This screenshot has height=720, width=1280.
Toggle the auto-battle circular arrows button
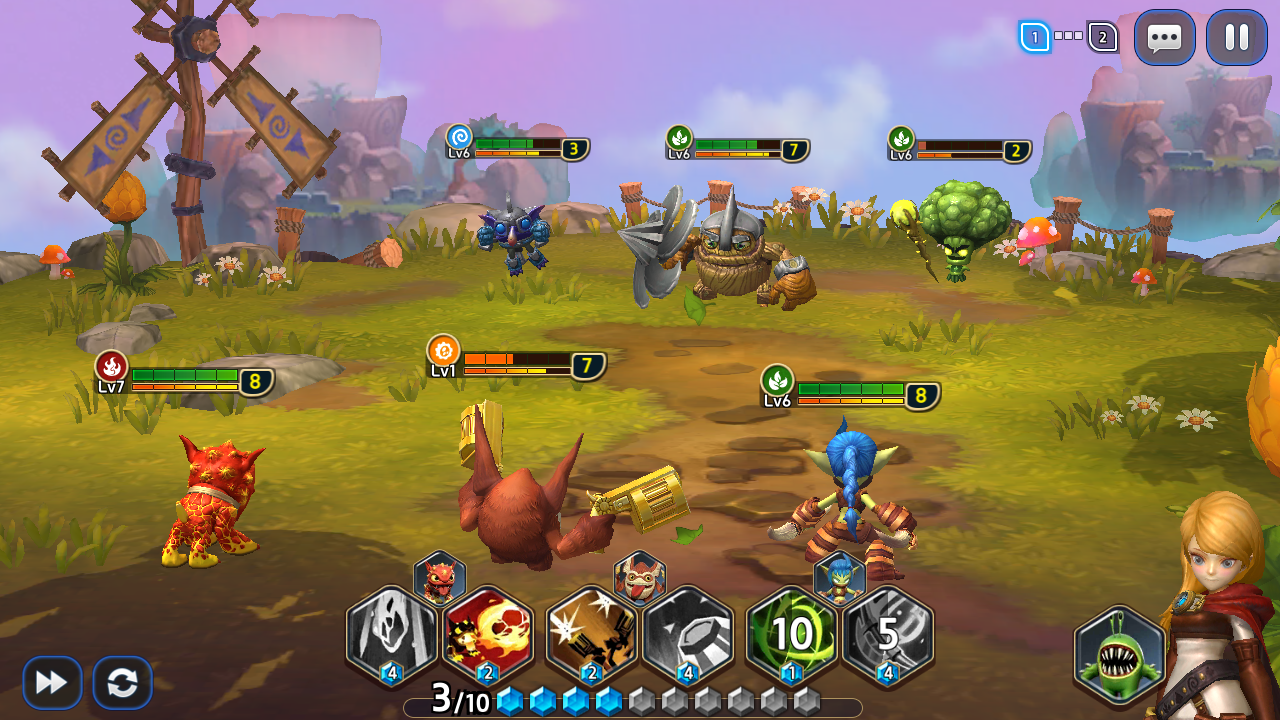[x=123, y=683]
